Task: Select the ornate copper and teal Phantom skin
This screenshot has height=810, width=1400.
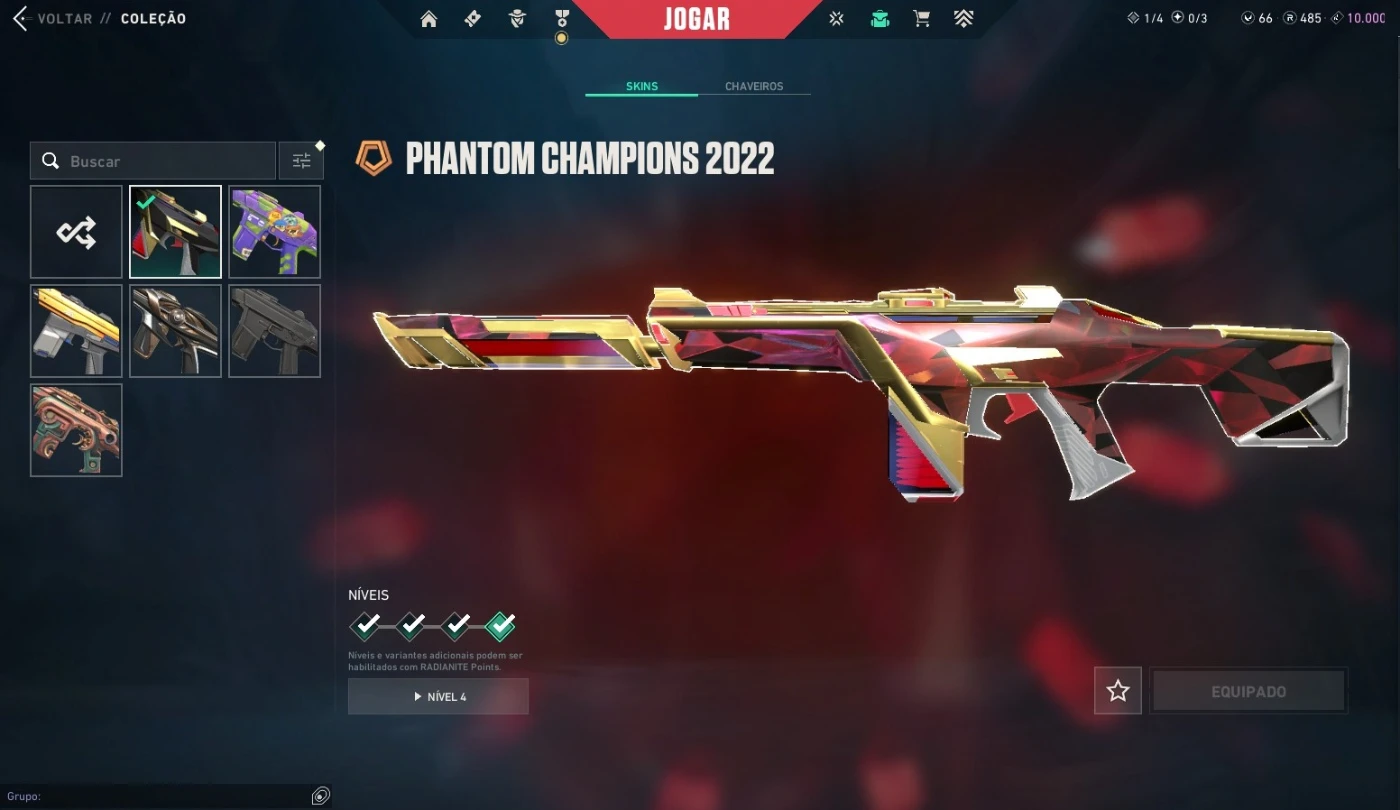Action: (76, 430)
